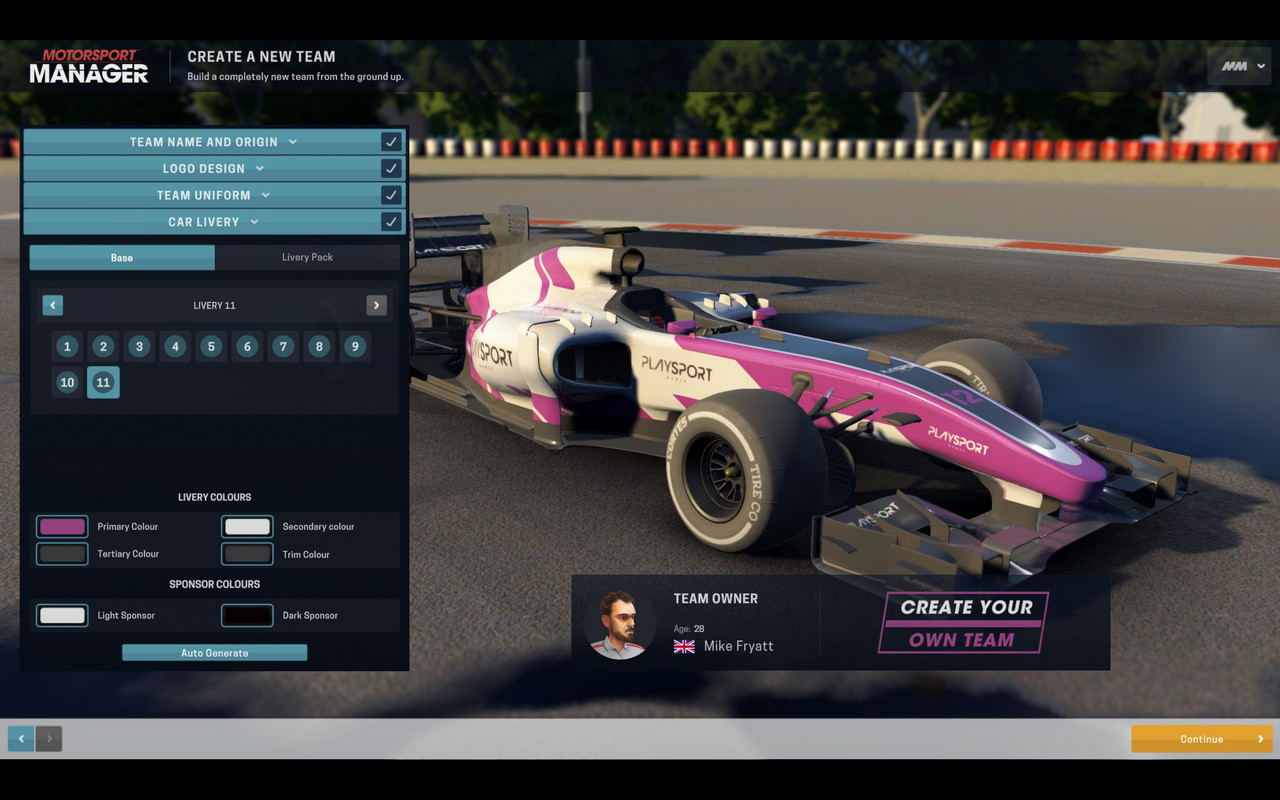The image size is (1280, 800).
Task: Open the MM dropdown menu
Action: [1242, 66]
